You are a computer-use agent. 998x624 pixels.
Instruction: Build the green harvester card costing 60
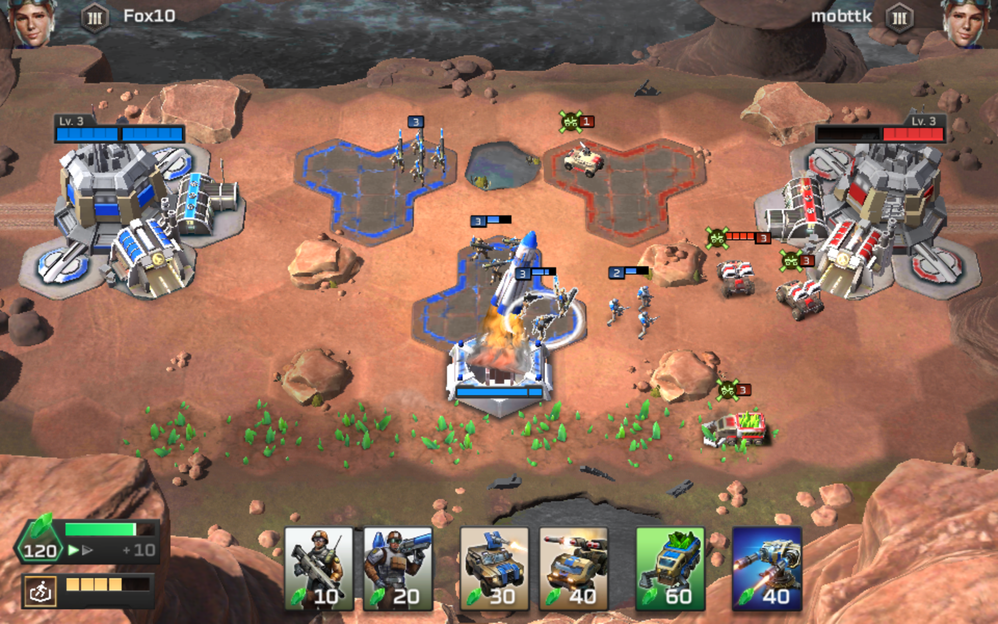pyautogui.click(x=670, y=568)
